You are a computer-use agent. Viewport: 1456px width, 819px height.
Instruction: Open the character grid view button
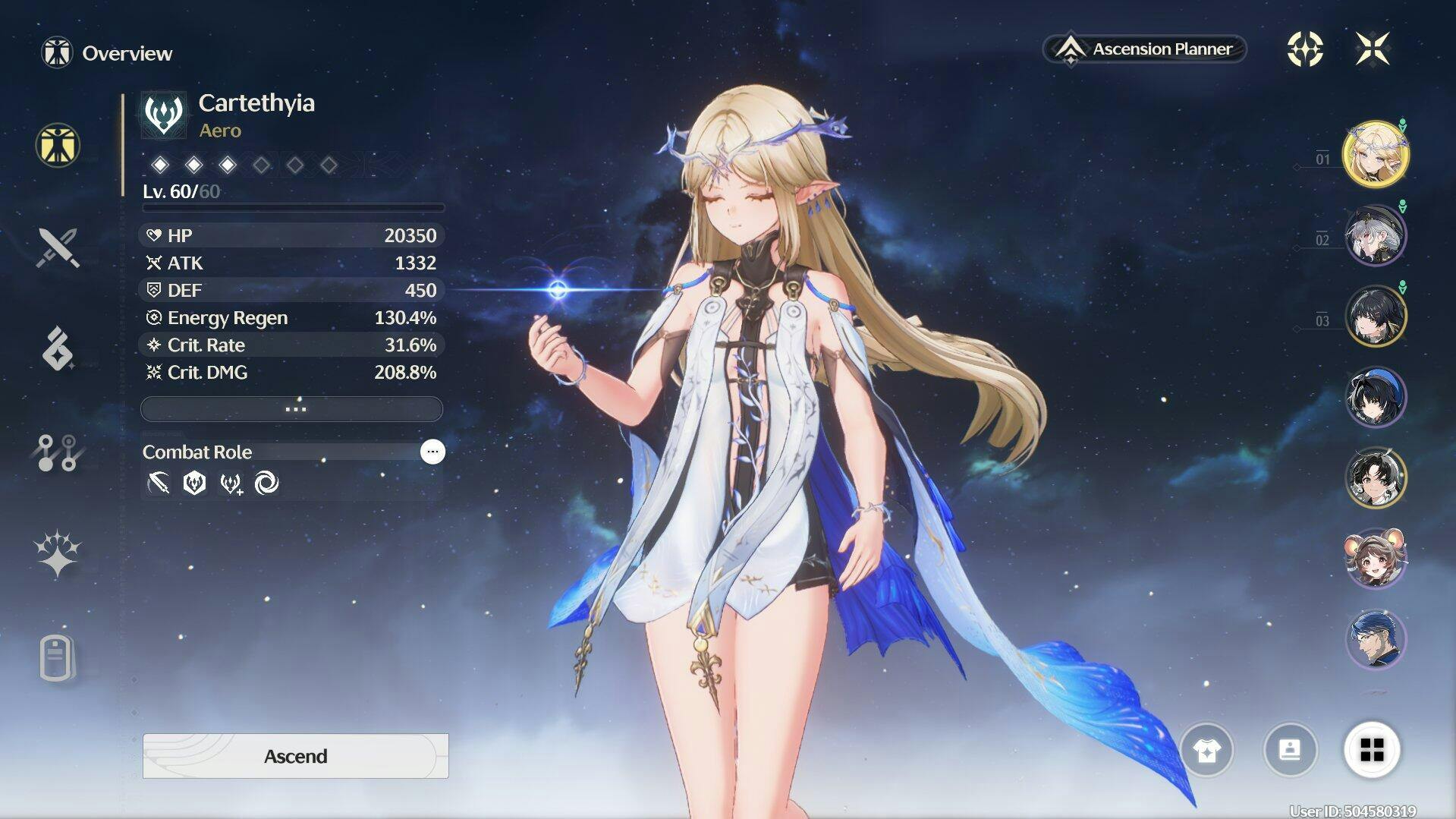coord(1372,750)
